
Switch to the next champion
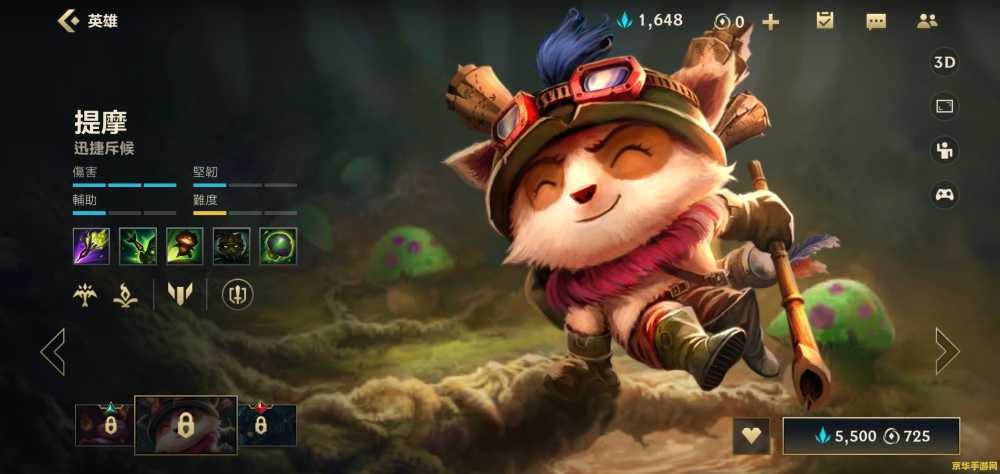pyautogui.click(x=946, y=351)
